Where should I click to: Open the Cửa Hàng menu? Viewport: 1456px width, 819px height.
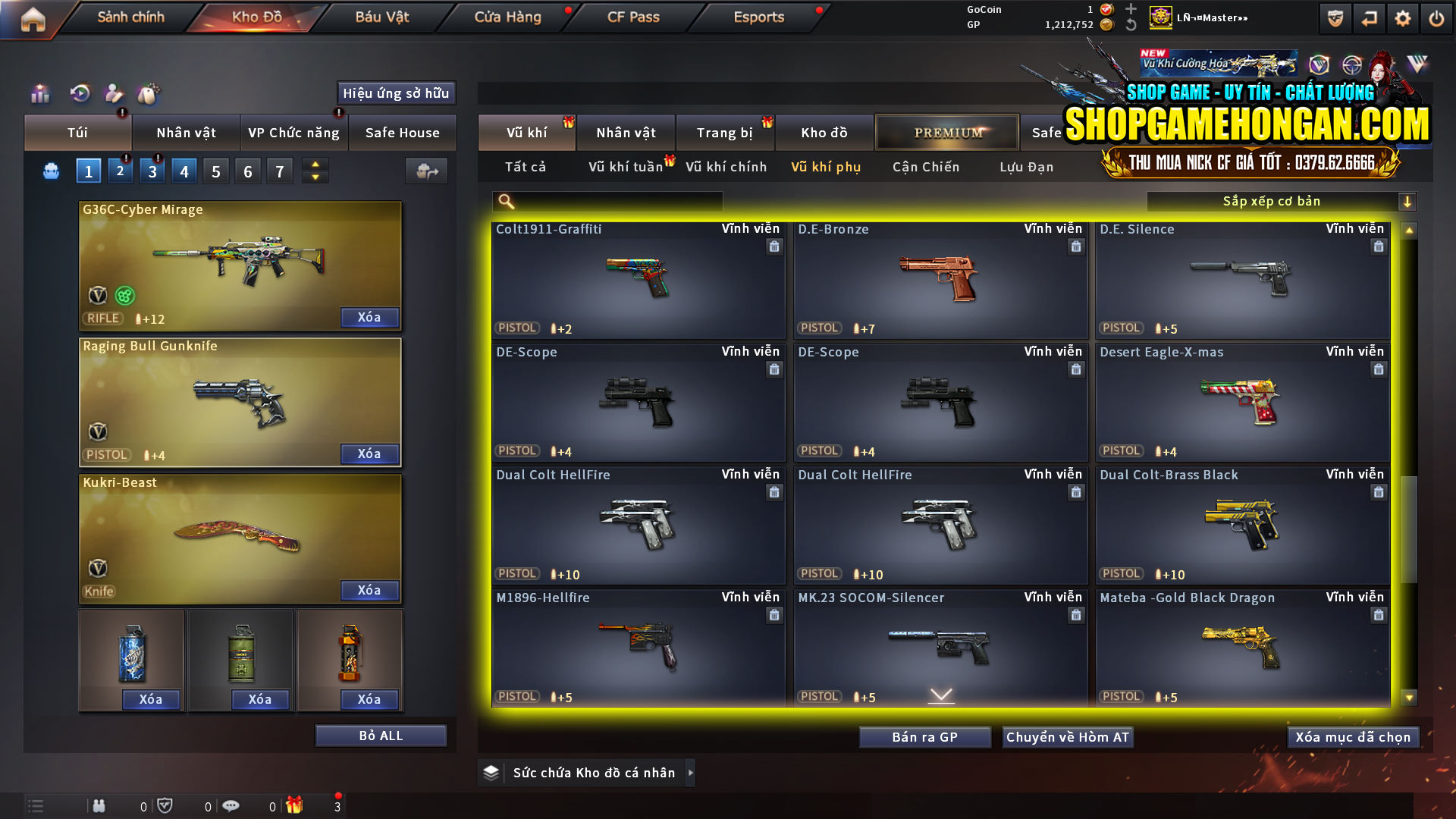[x=507, y=17]
